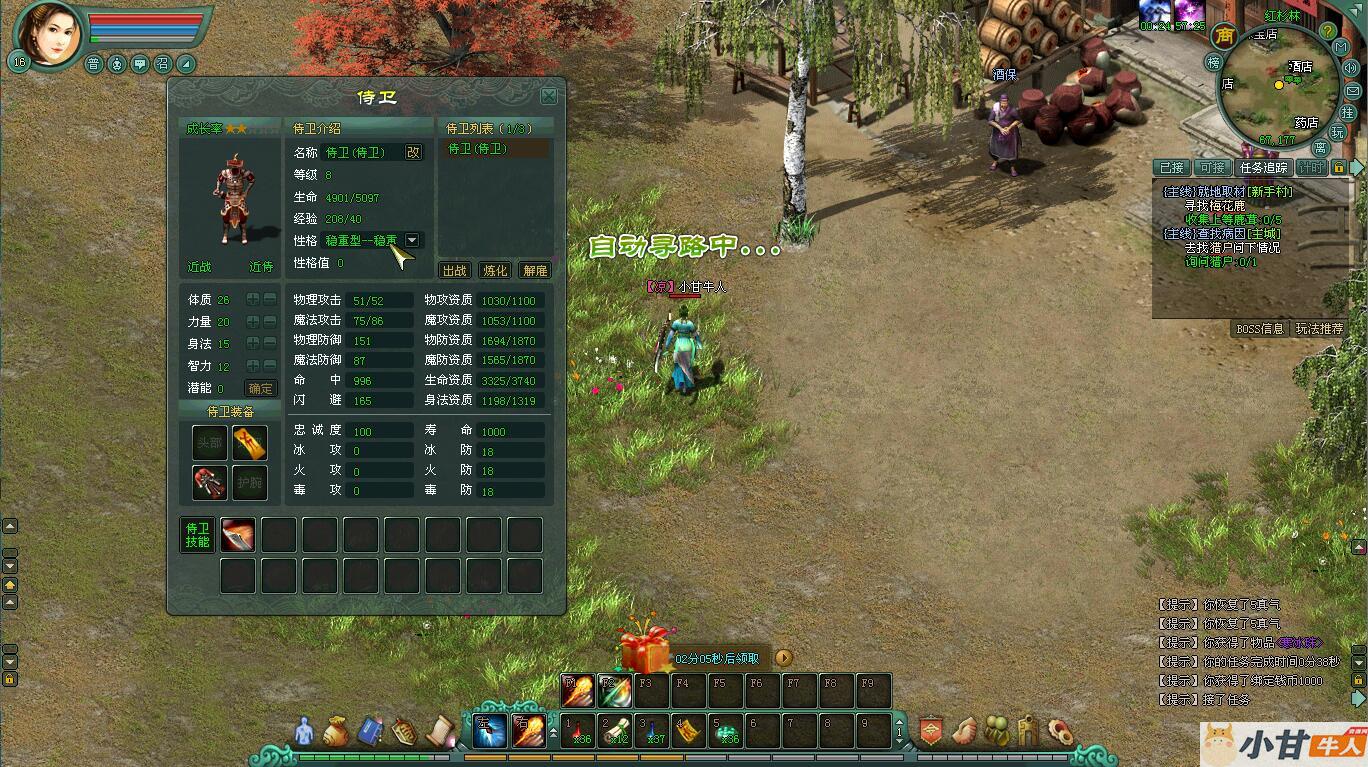Open the 性格 personality dropdown
1368x767 pixels.
(412, 240)
